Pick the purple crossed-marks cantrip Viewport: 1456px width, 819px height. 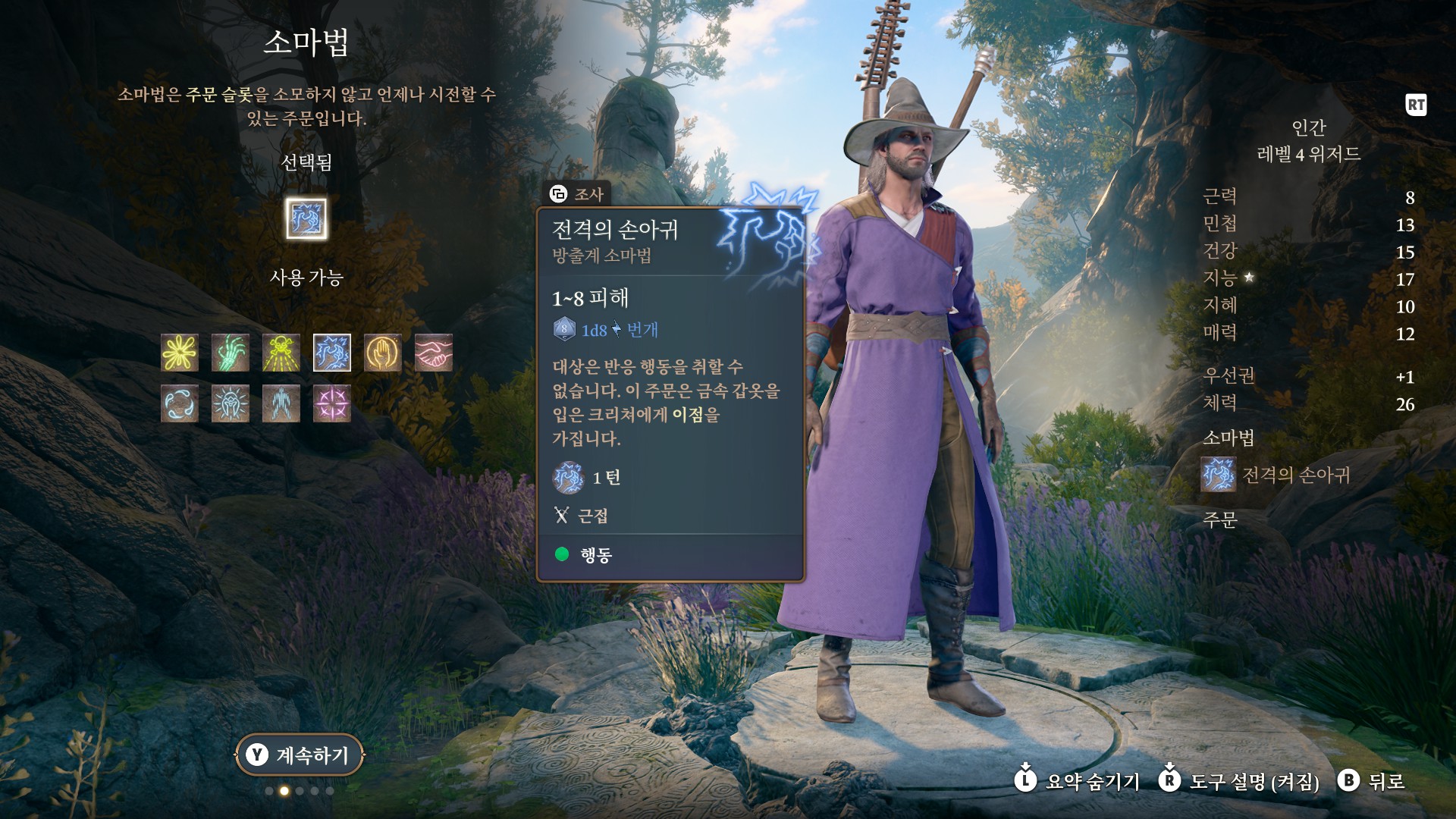(x=332, y=403)
